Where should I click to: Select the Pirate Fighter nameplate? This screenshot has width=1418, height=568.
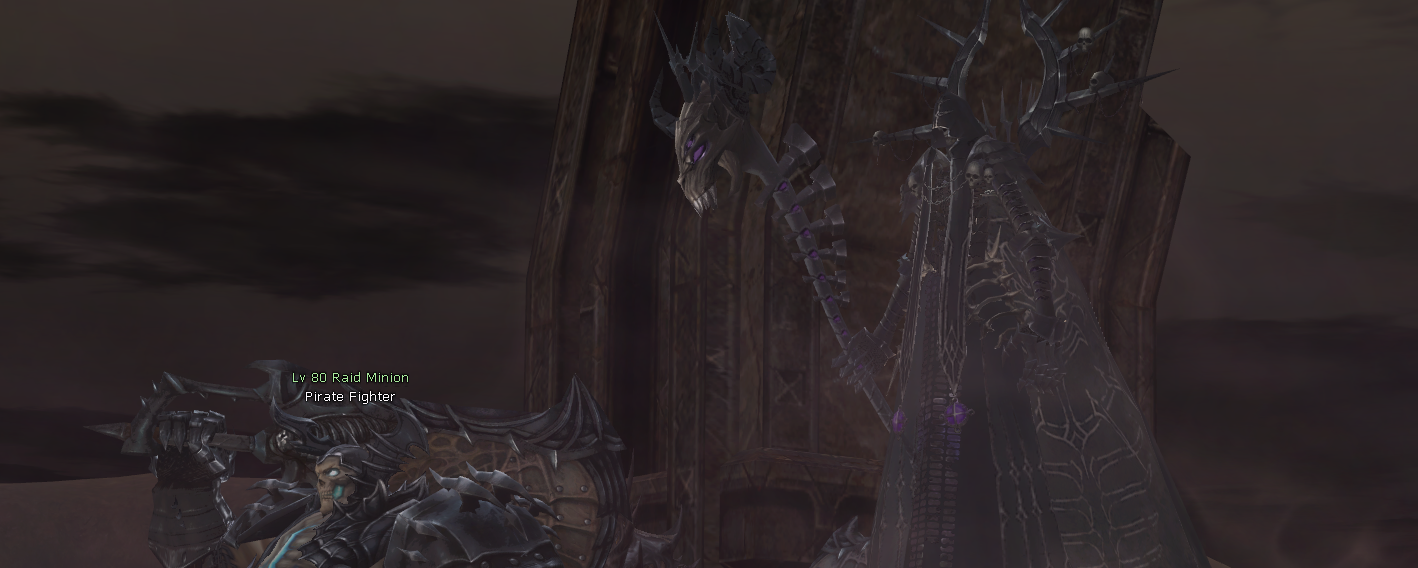(350, 396)
